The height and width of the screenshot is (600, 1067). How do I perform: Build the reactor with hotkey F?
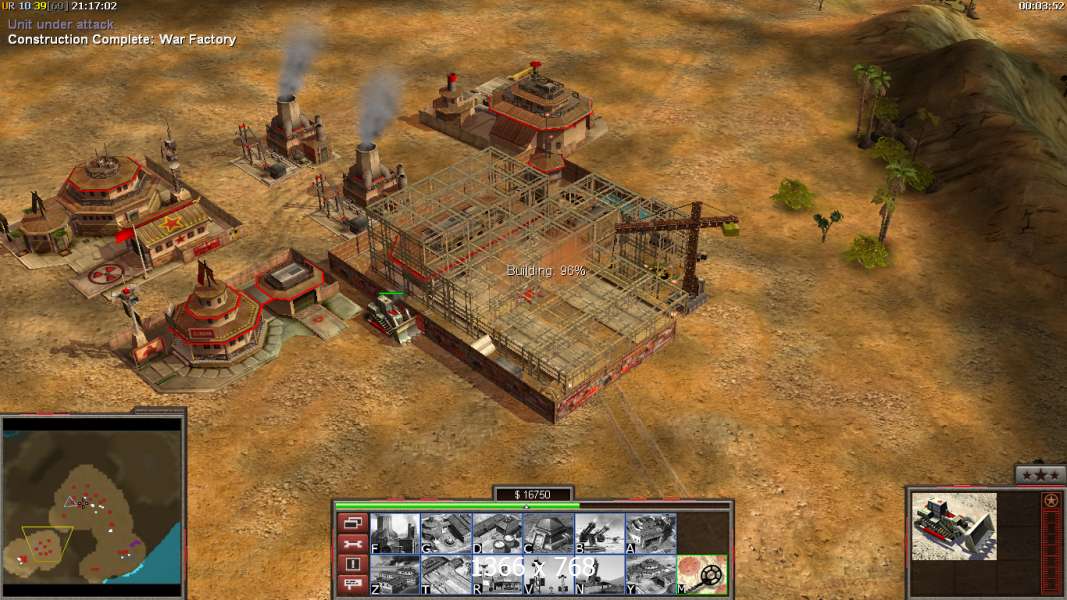tap(395, 533)
